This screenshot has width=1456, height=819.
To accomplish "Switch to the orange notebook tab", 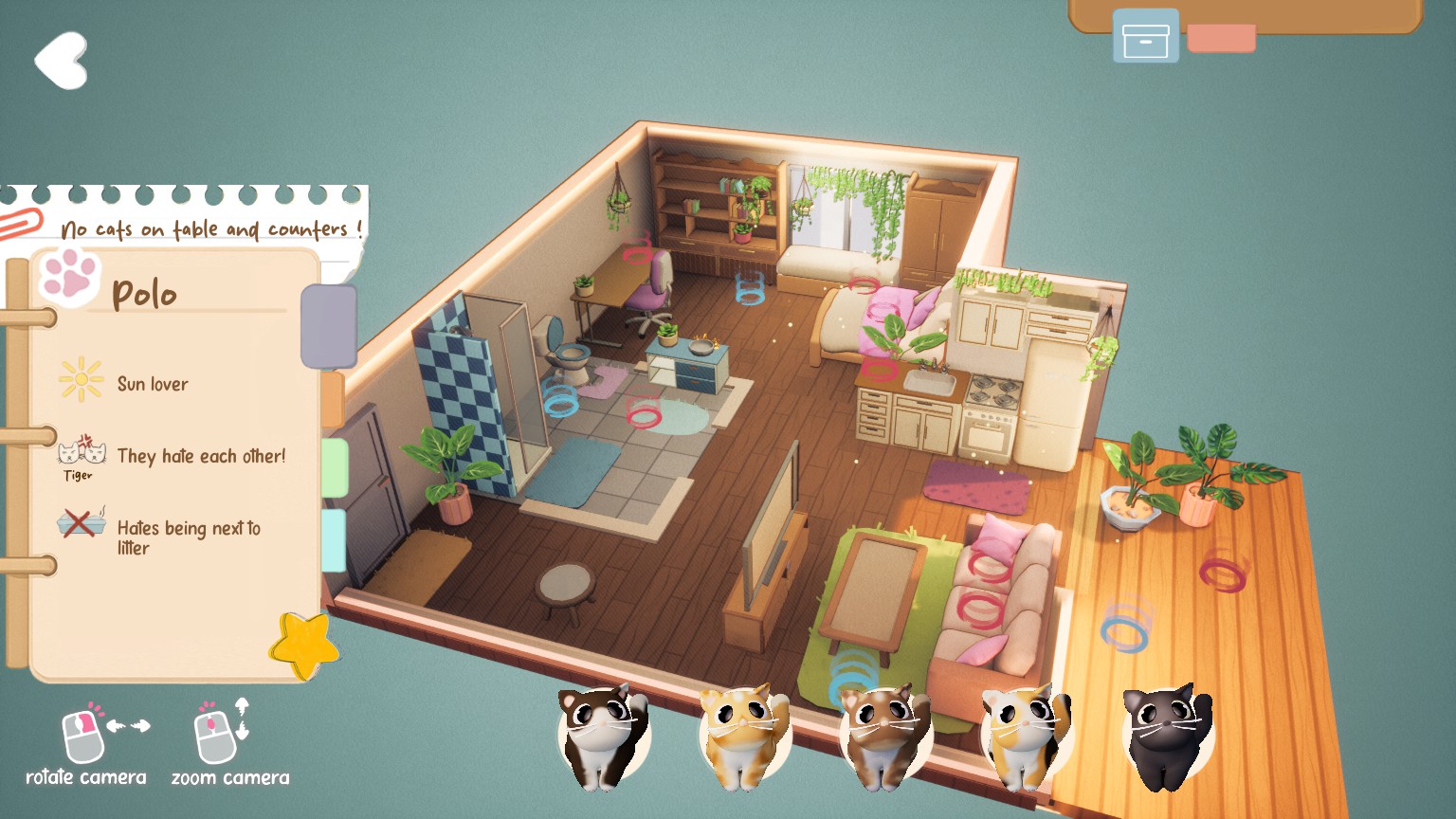I will [x=333, y=400].
